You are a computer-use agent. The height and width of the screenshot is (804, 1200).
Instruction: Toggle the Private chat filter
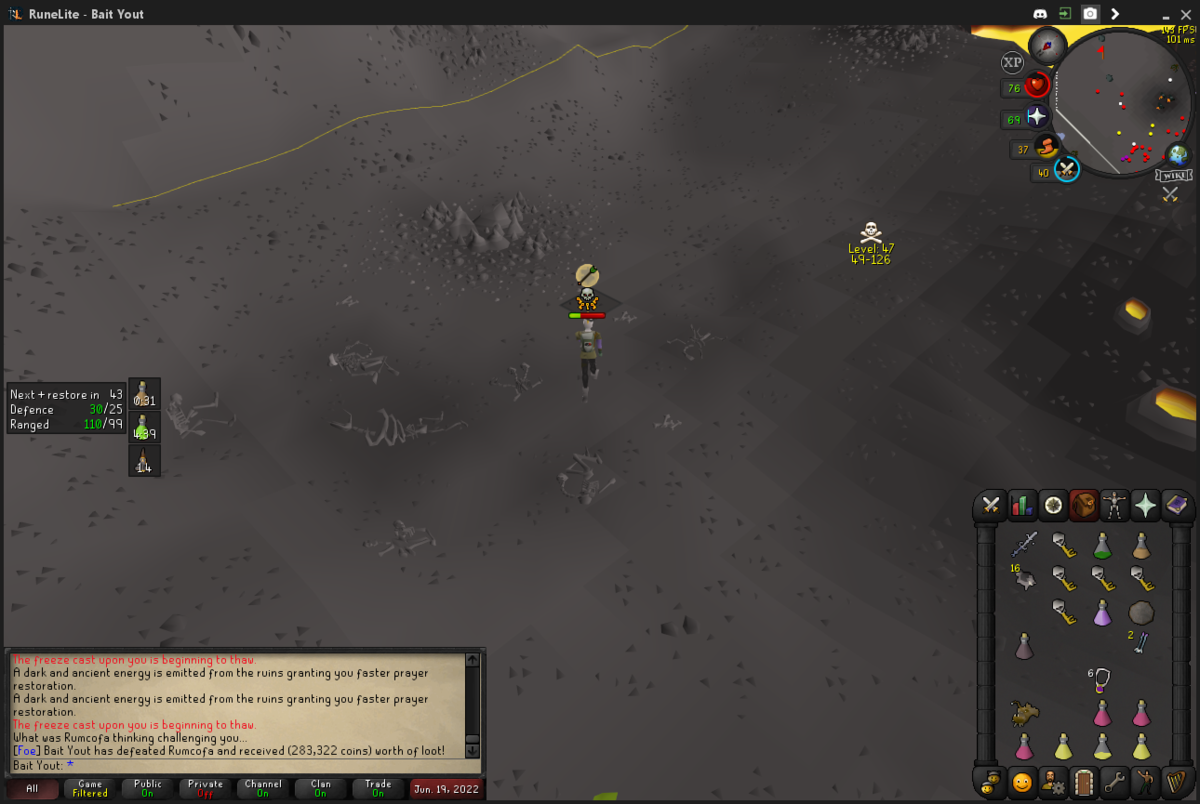tap(205, 788)
